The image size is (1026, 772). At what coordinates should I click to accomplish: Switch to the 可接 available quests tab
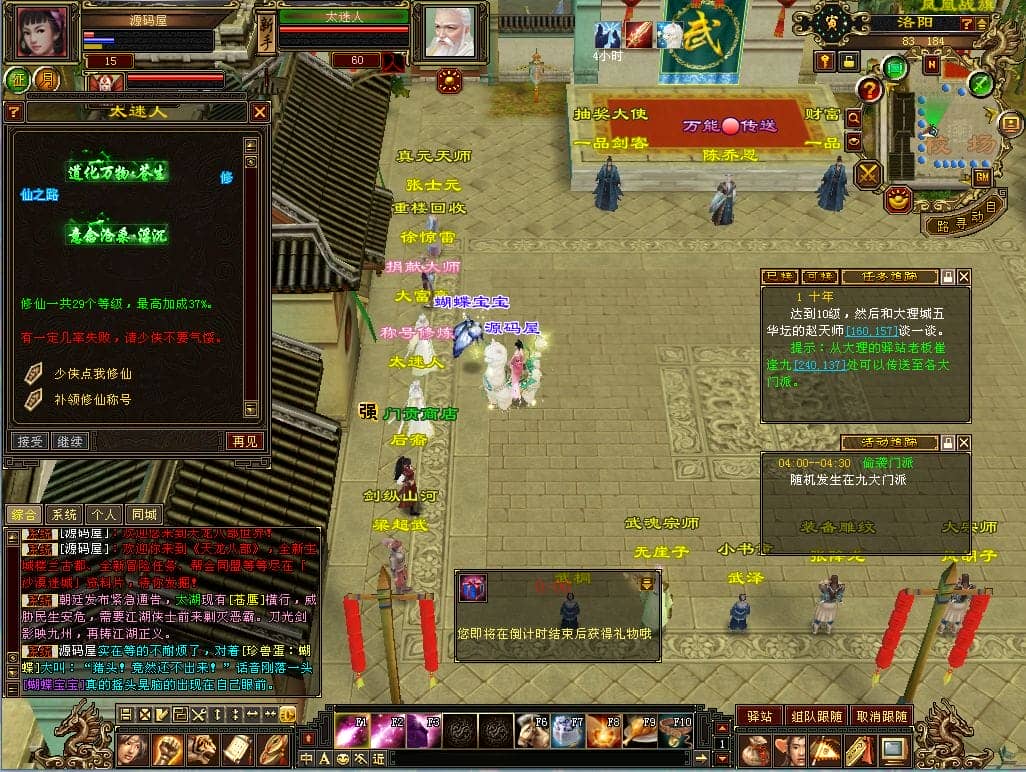(x=820, y=276)
